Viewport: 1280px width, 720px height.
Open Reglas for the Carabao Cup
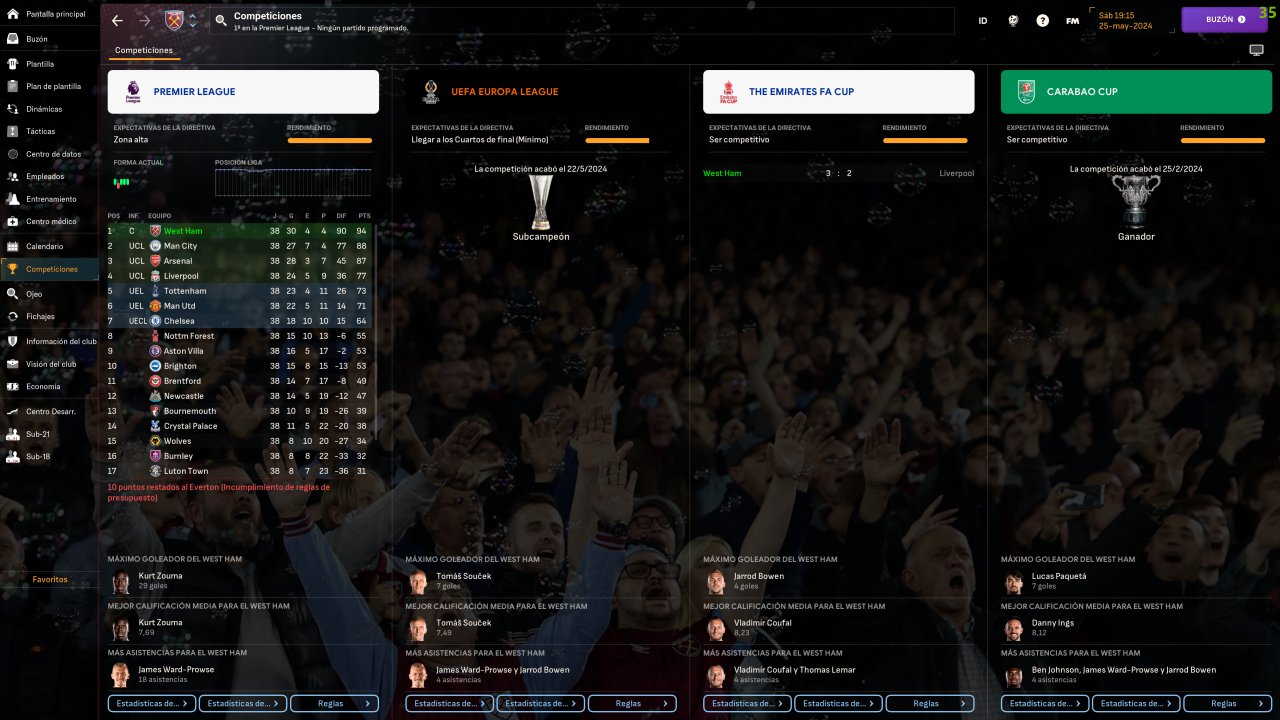(x=1224, y=704)
